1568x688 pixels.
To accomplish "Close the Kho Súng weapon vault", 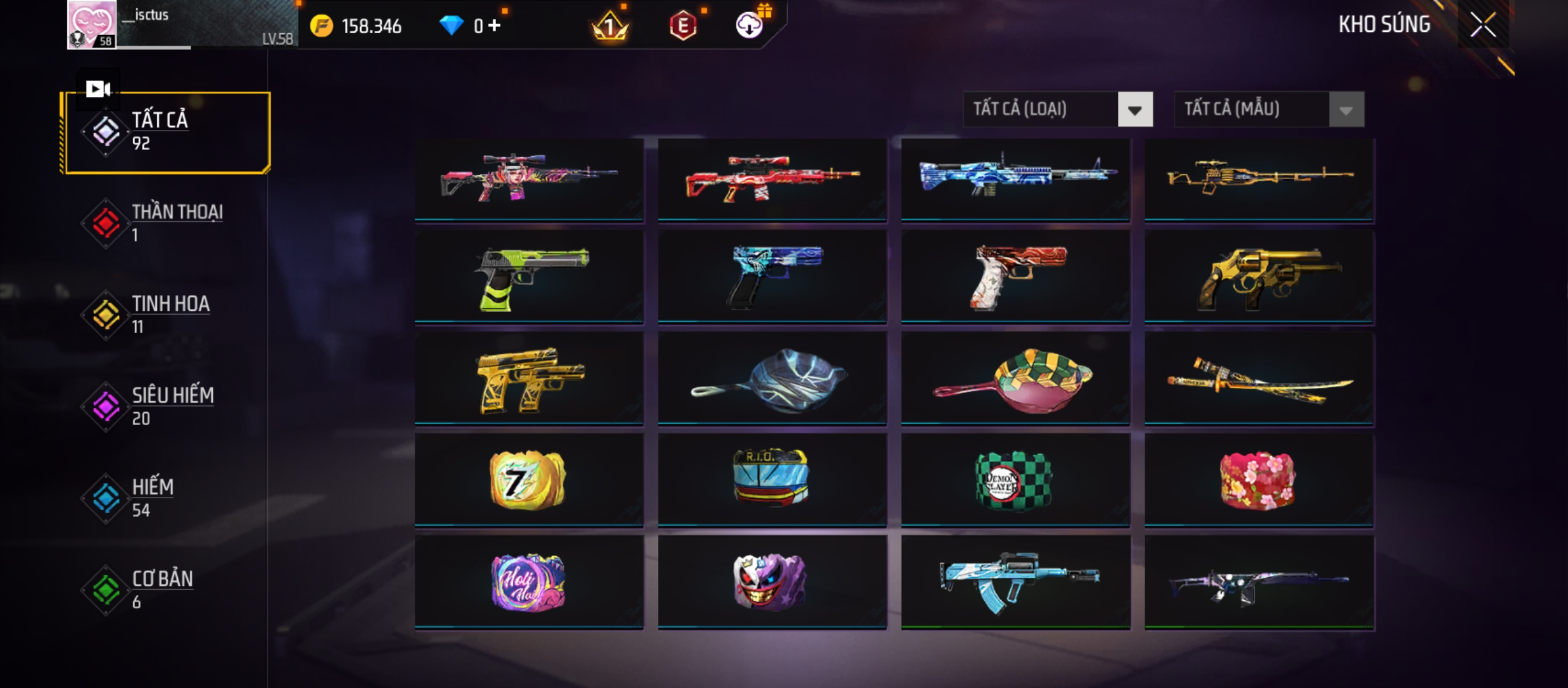I will [x=1483, y=25].
